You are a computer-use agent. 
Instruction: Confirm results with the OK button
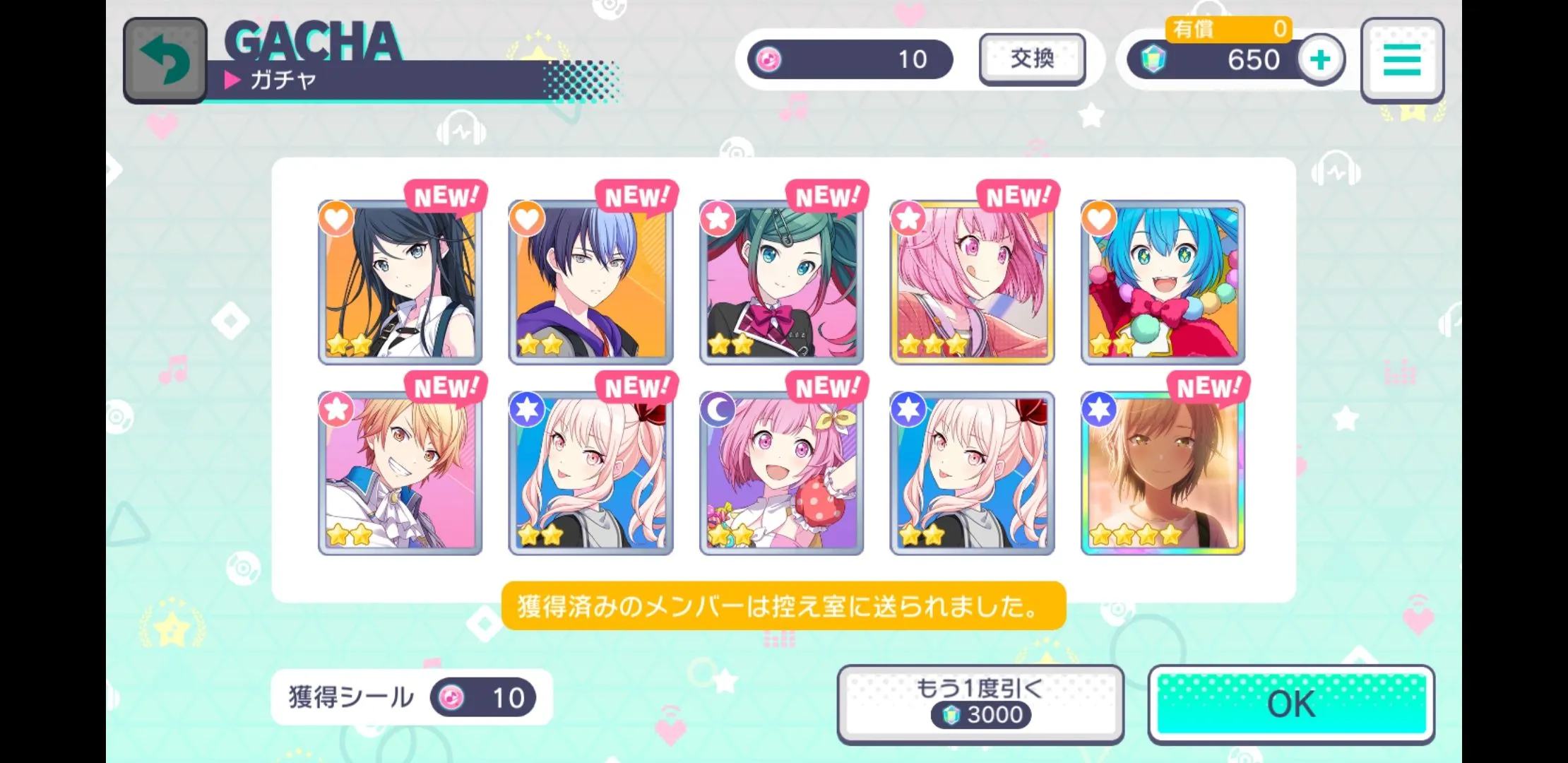(1291, 704)
